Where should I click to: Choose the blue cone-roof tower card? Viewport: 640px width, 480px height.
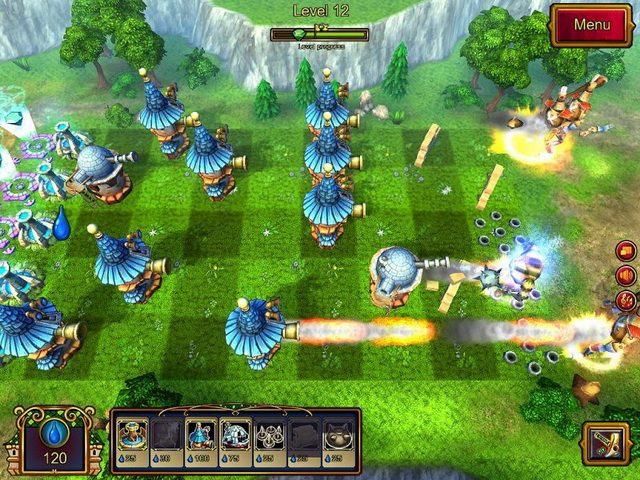tap(200, 436)
